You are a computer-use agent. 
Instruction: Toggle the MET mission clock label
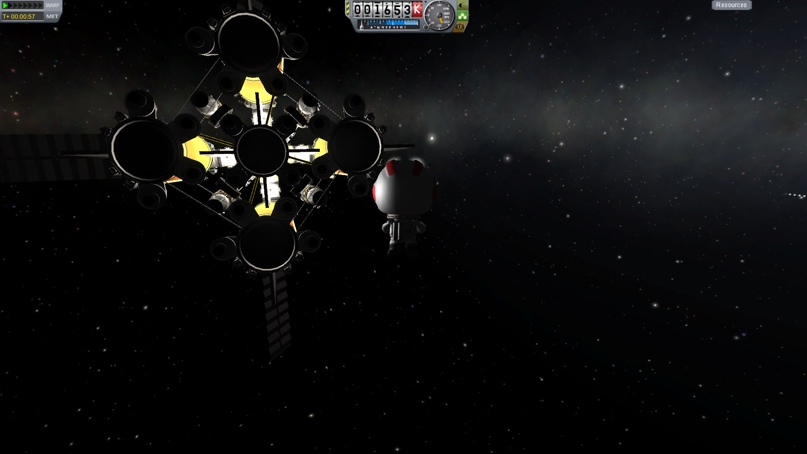pos(52,16)
